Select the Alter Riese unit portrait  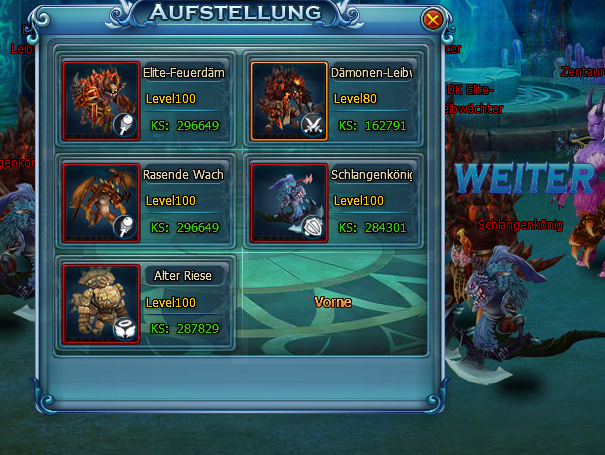coord(101,303)
